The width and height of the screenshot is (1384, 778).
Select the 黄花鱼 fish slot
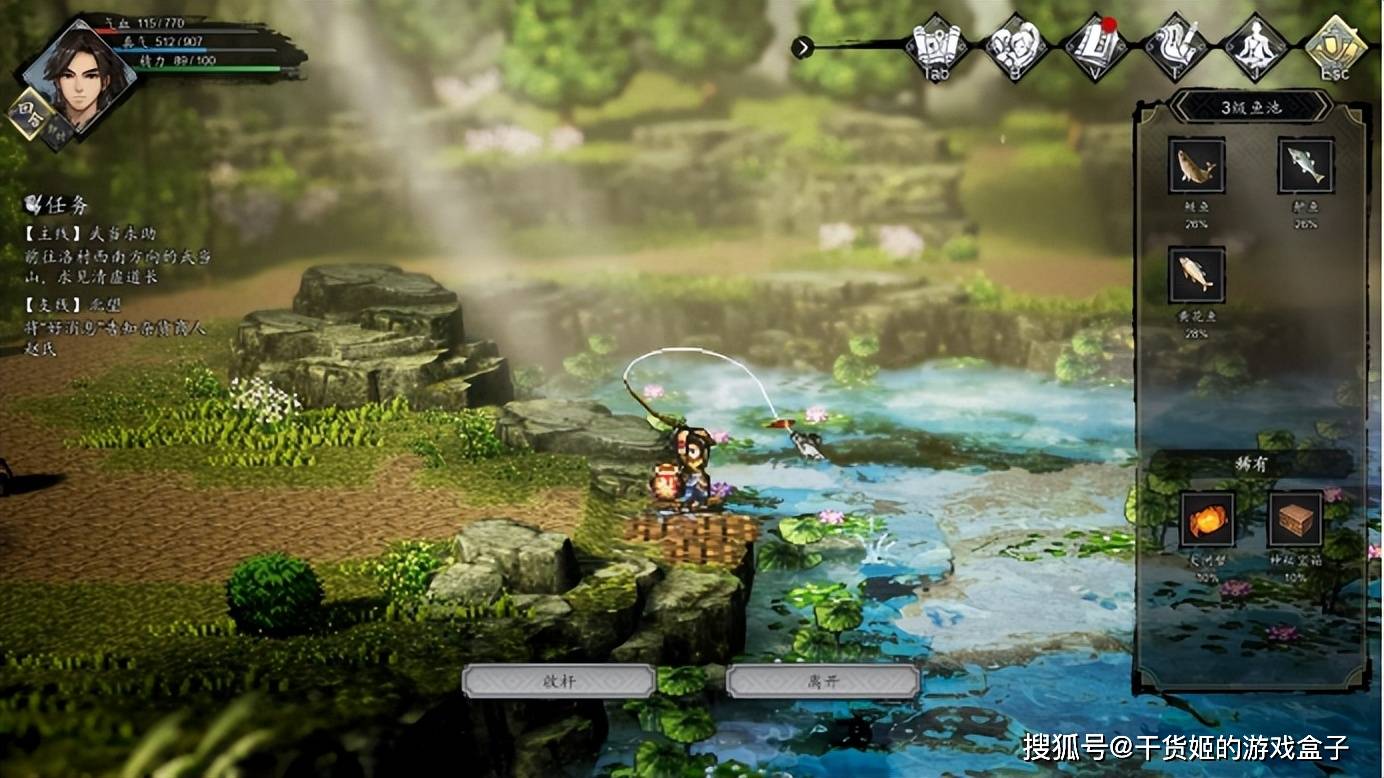1197,275
